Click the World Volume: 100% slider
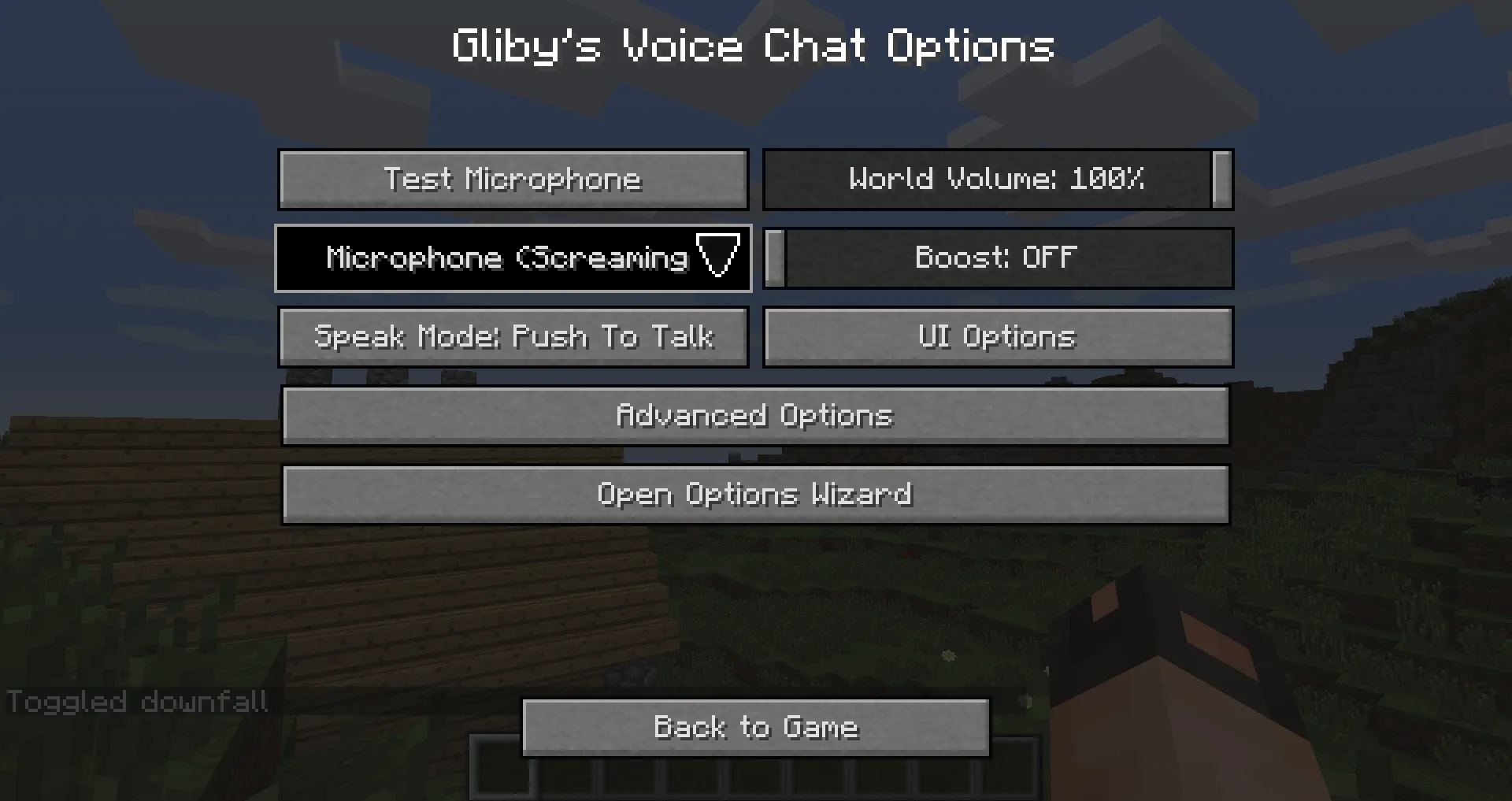The width and height of the screenshot is (1512, 801). [x=996, y=180]
